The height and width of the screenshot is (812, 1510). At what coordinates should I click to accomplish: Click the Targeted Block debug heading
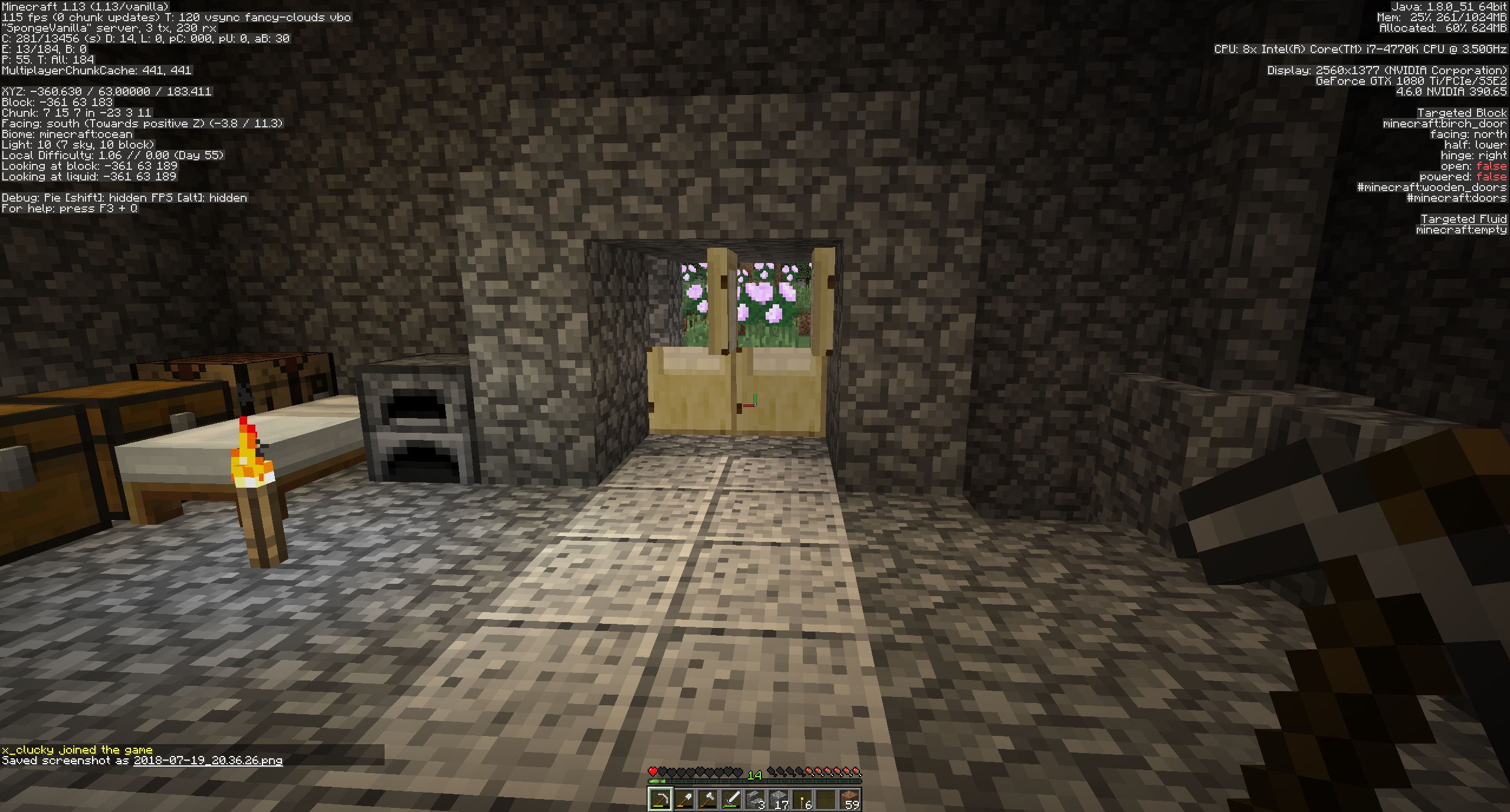pos(1463,113)
